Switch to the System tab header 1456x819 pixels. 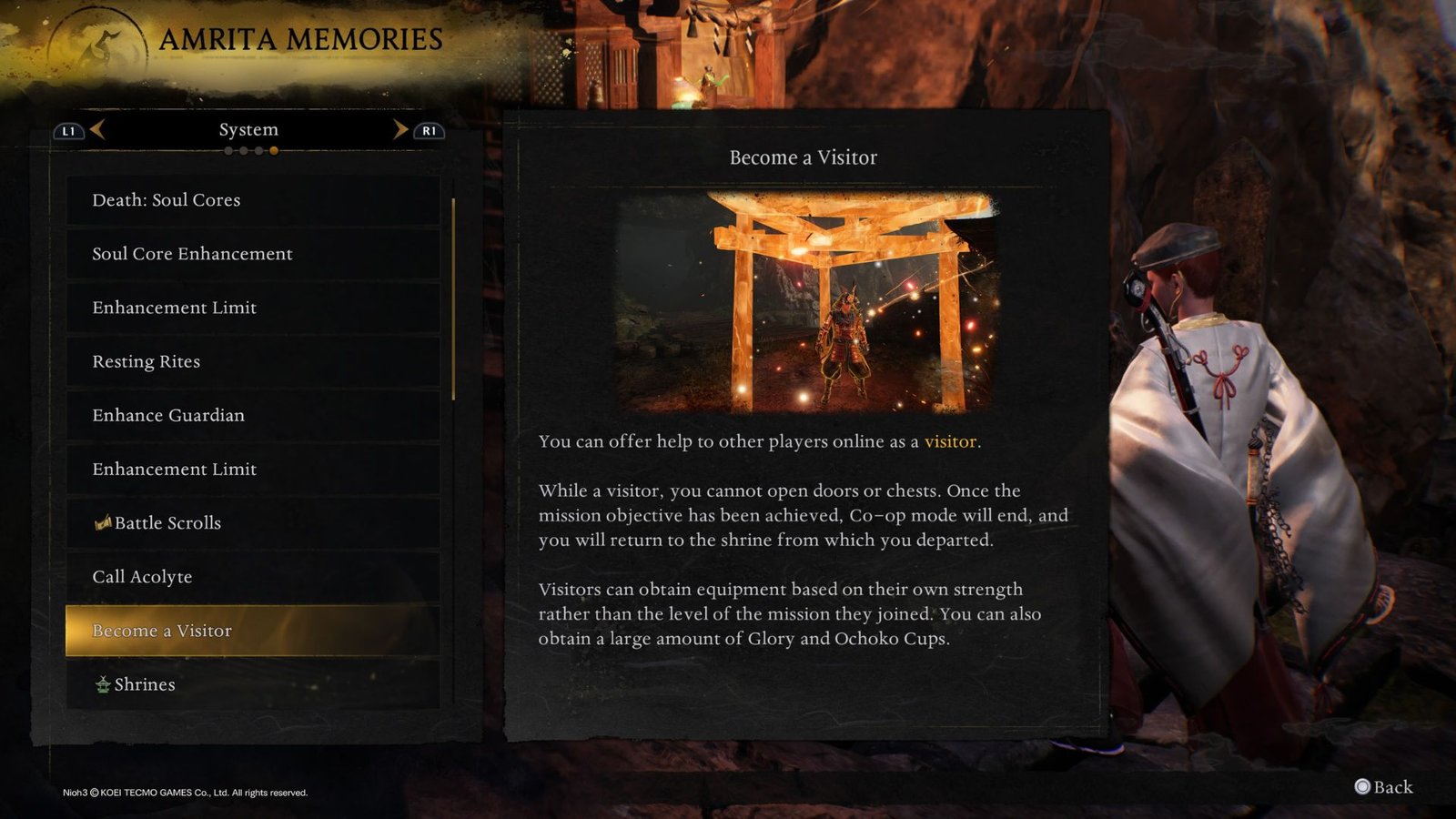249,129
